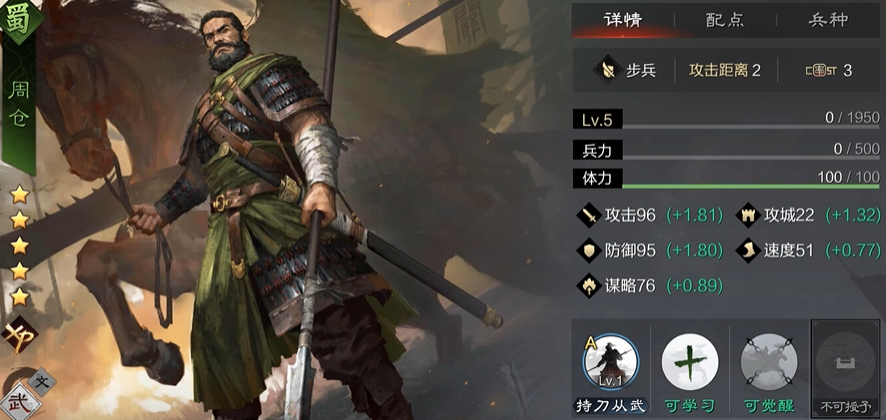886x420 pixels.
Task: Switch to the 详情 tab
Action: coord(623,19)
